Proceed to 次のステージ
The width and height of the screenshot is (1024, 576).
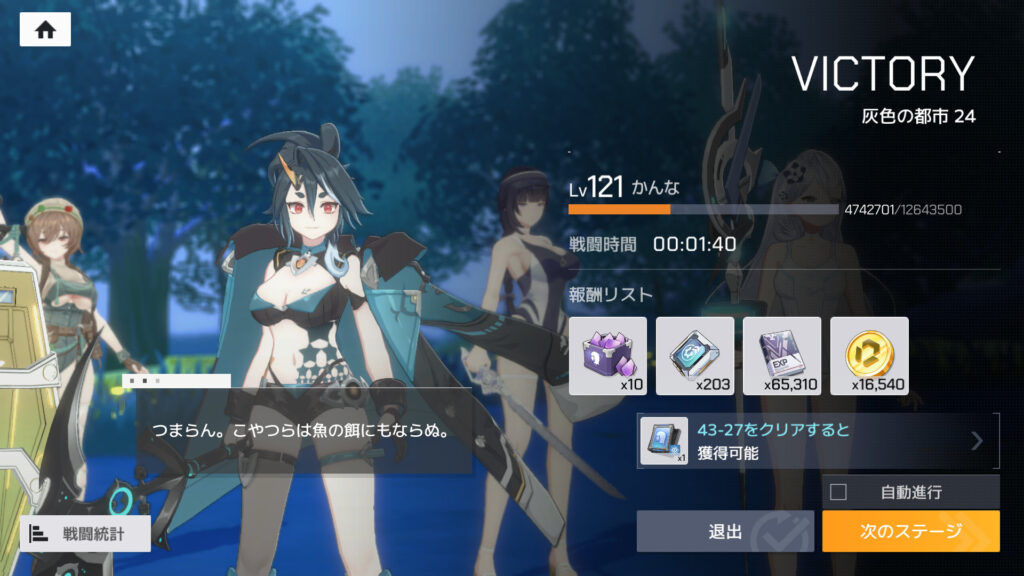[910, 531]
